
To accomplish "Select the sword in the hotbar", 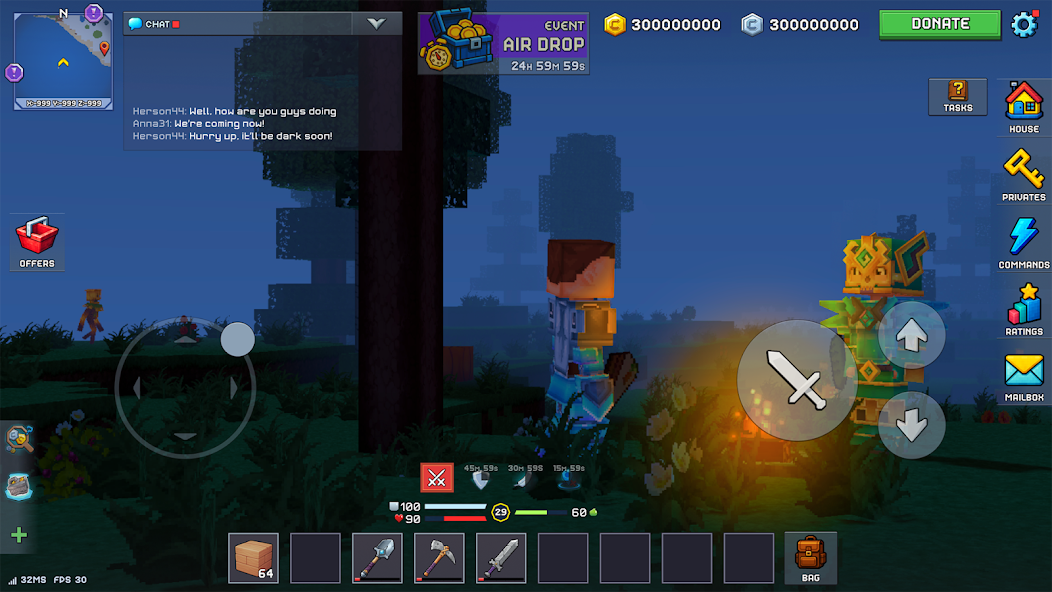I will 501,557.
